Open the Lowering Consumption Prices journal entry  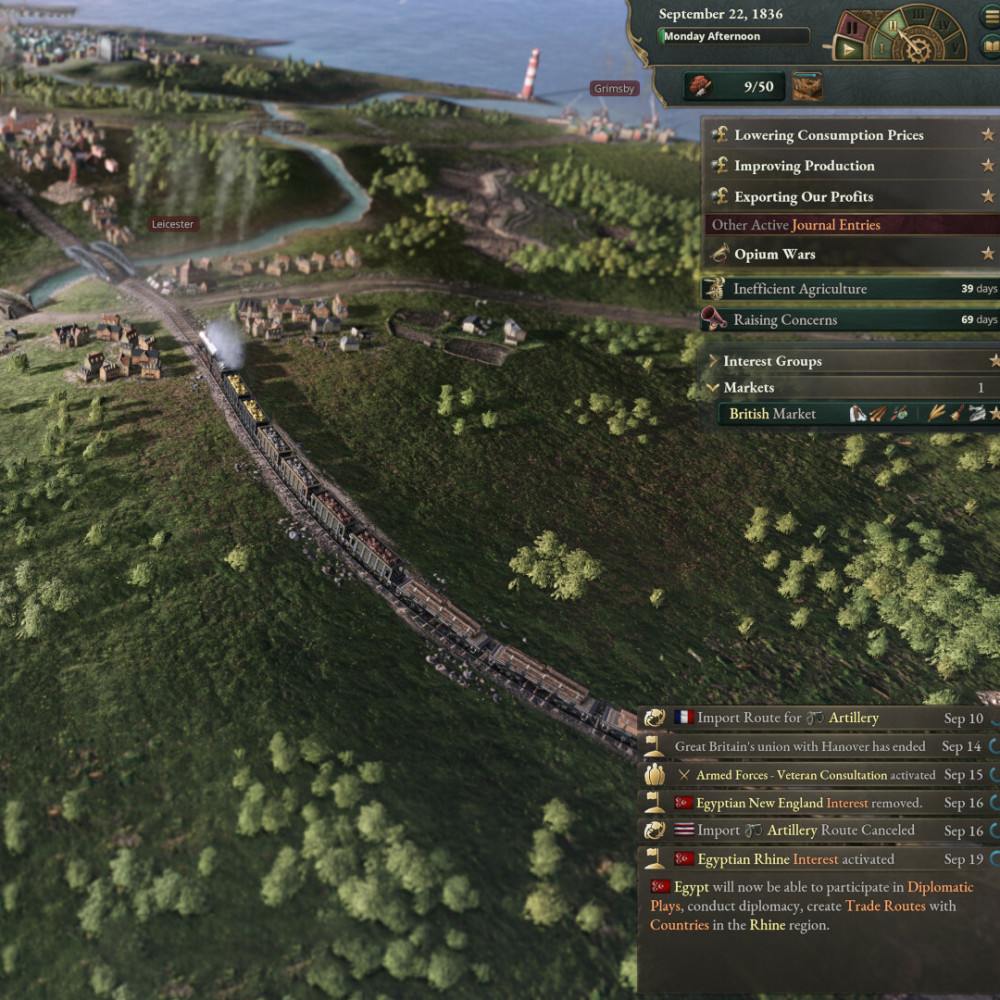coord(828,135)
